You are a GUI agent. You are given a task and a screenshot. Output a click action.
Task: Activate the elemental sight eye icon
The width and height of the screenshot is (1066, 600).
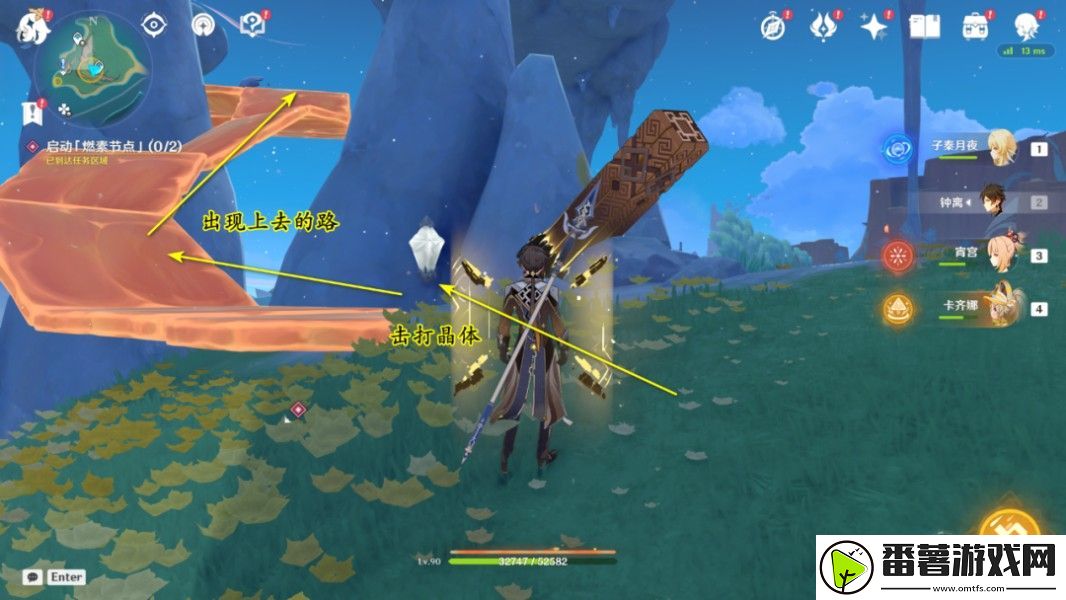(154, 24)
